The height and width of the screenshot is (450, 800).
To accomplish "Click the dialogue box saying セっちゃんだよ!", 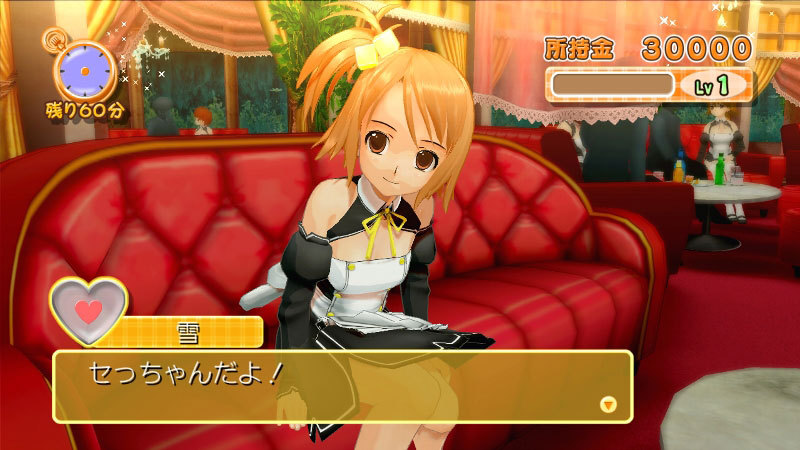I will (x=340, y=385).
